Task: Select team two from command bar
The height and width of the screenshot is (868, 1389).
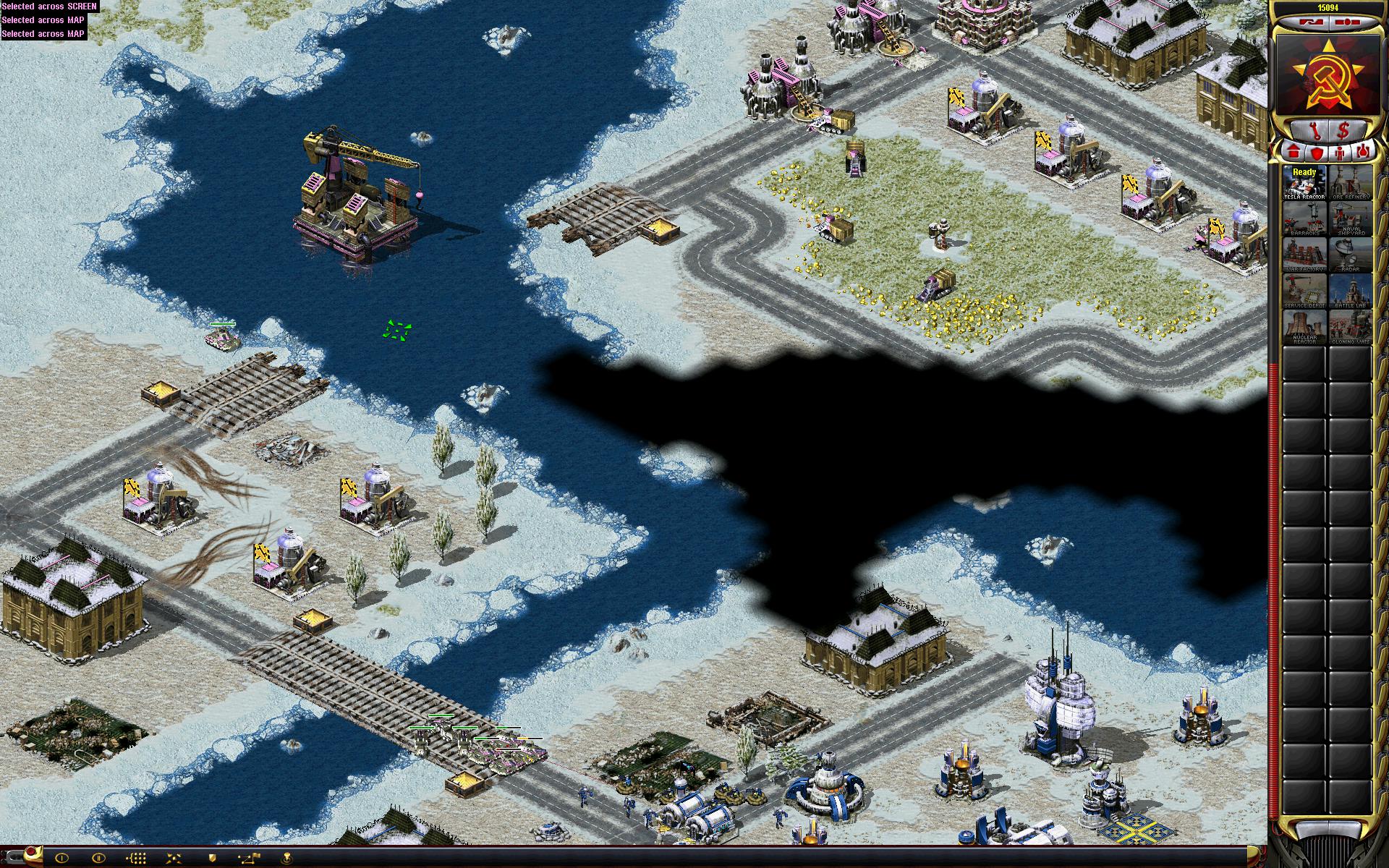Action: pyautogui.click(x=99, y=858)
